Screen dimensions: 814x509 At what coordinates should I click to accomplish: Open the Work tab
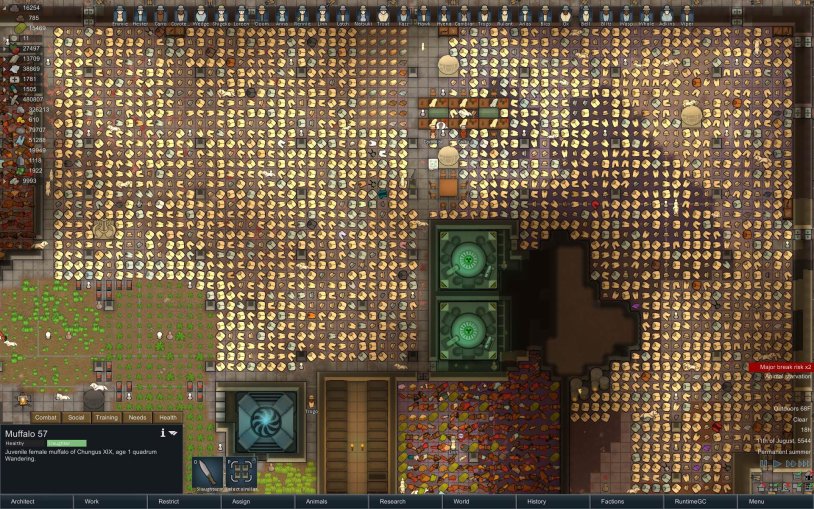[x=92, y=501]
